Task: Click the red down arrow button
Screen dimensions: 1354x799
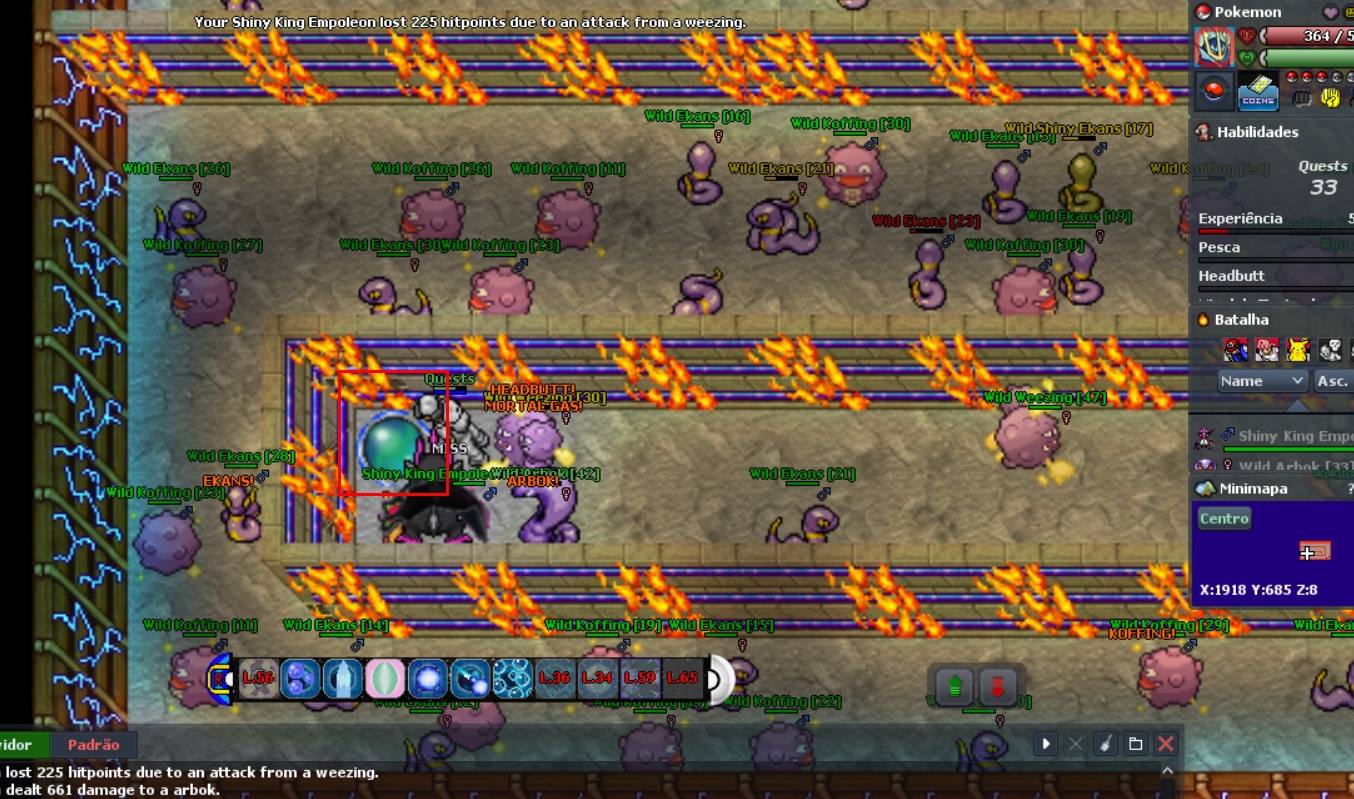Action: coord(997,686)
